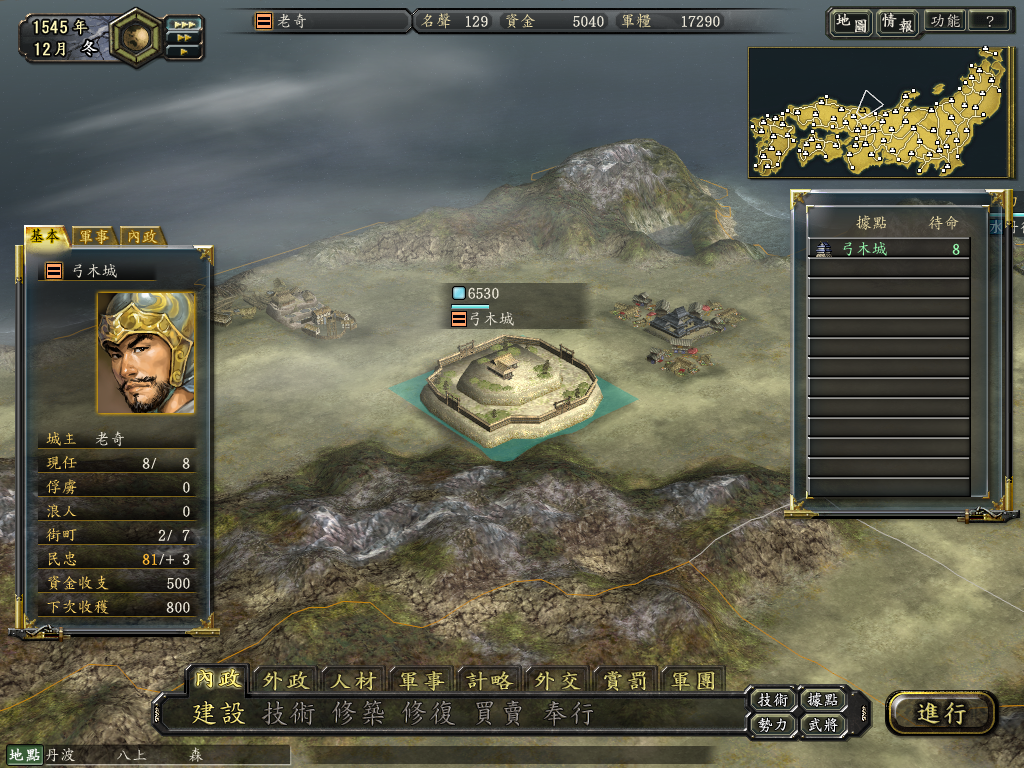
Task: Click the question mark help button
Action: (x=989, y=21)
